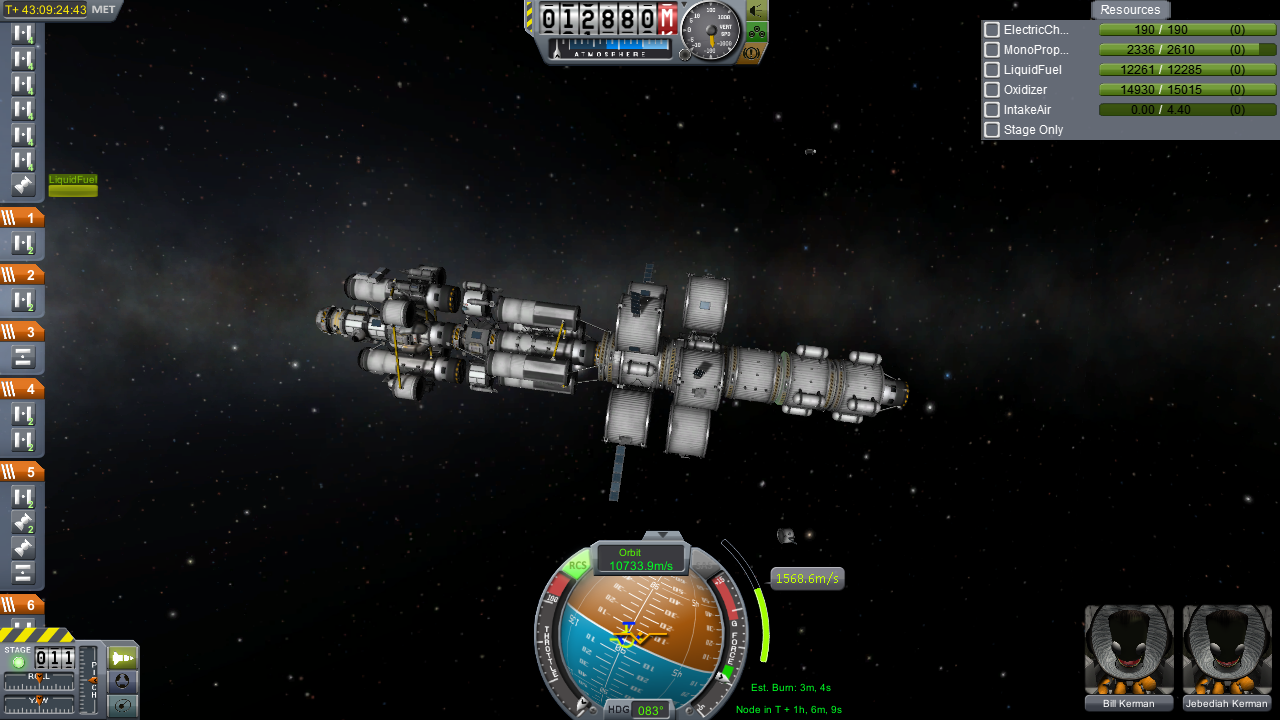Select Jebediah Kerman's crew portrait
Viewport: 1280px width, 720px height.
tap(1227, 650)
